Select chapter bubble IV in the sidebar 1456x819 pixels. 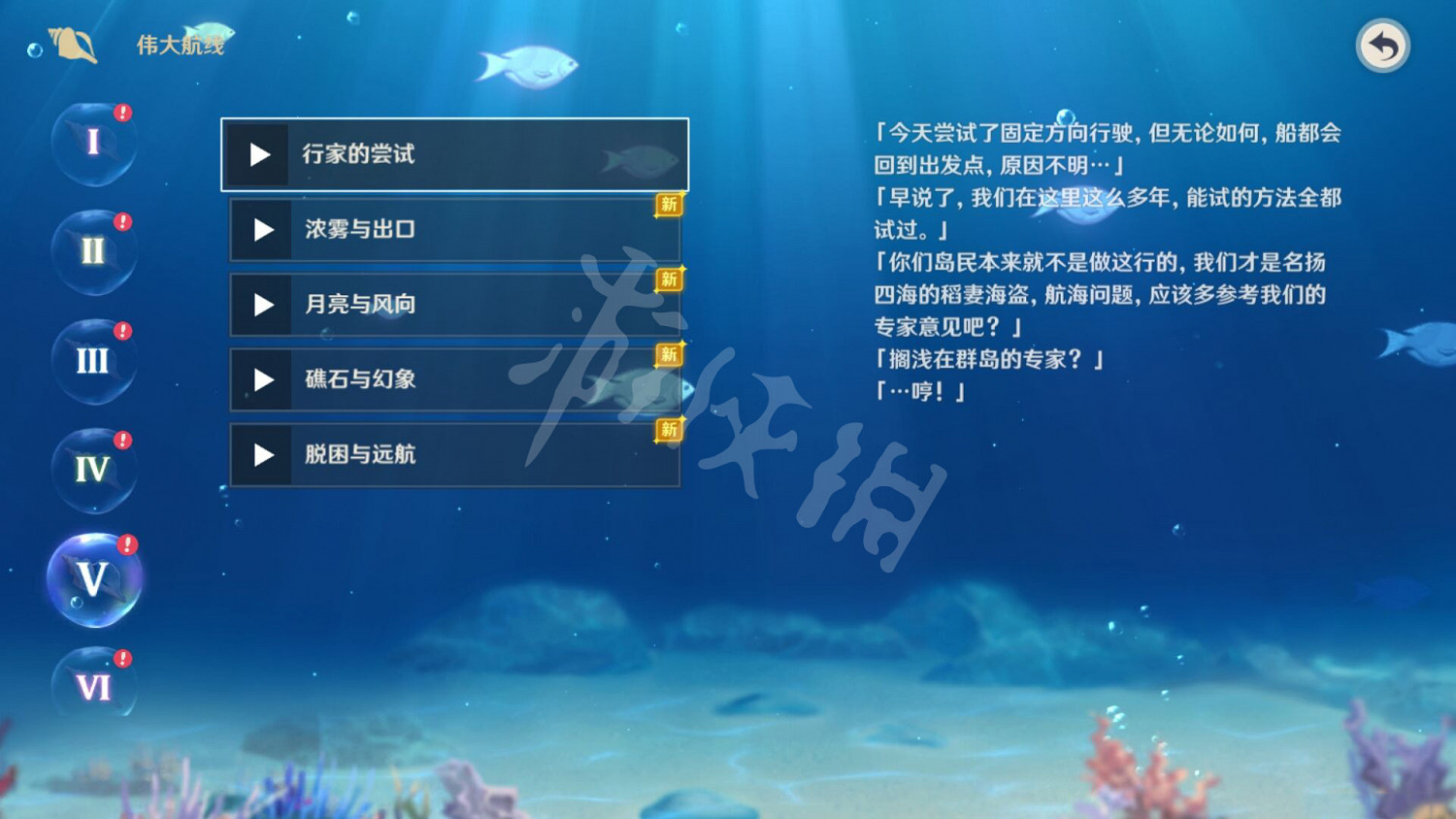pos(93,470)
